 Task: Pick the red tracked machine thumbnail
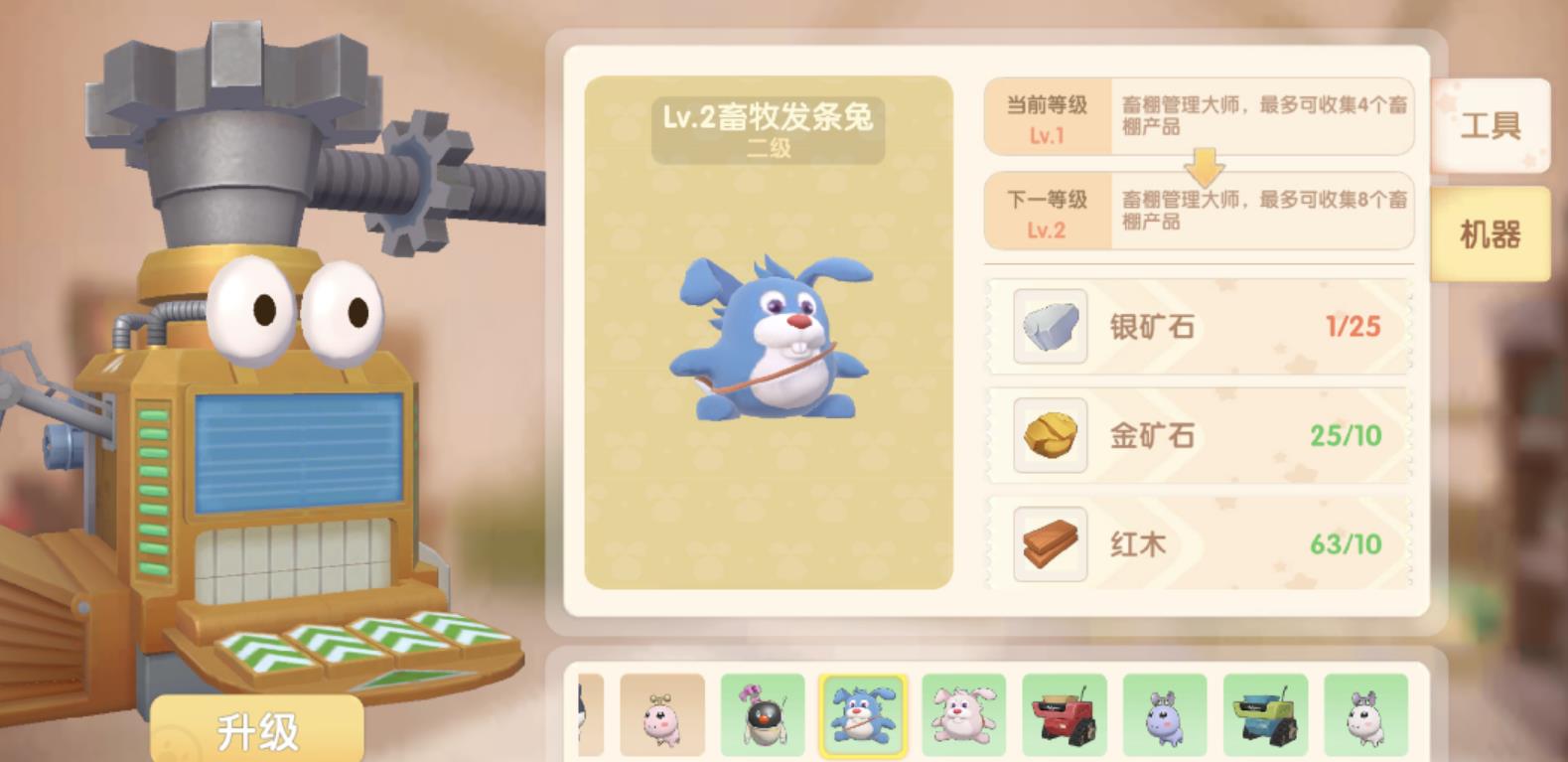pyautogui.click(x=1064, y=716)
